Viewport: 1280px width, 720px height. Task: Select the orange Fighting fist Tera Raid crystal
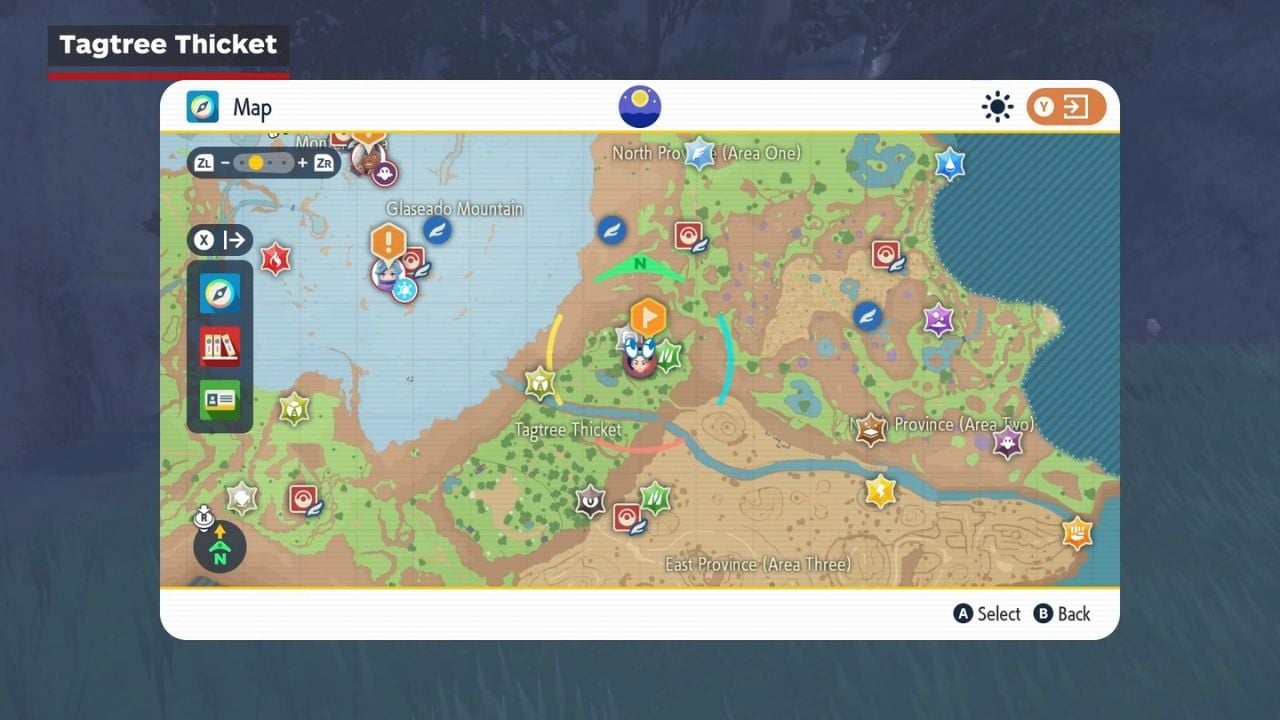(1076, 531)
